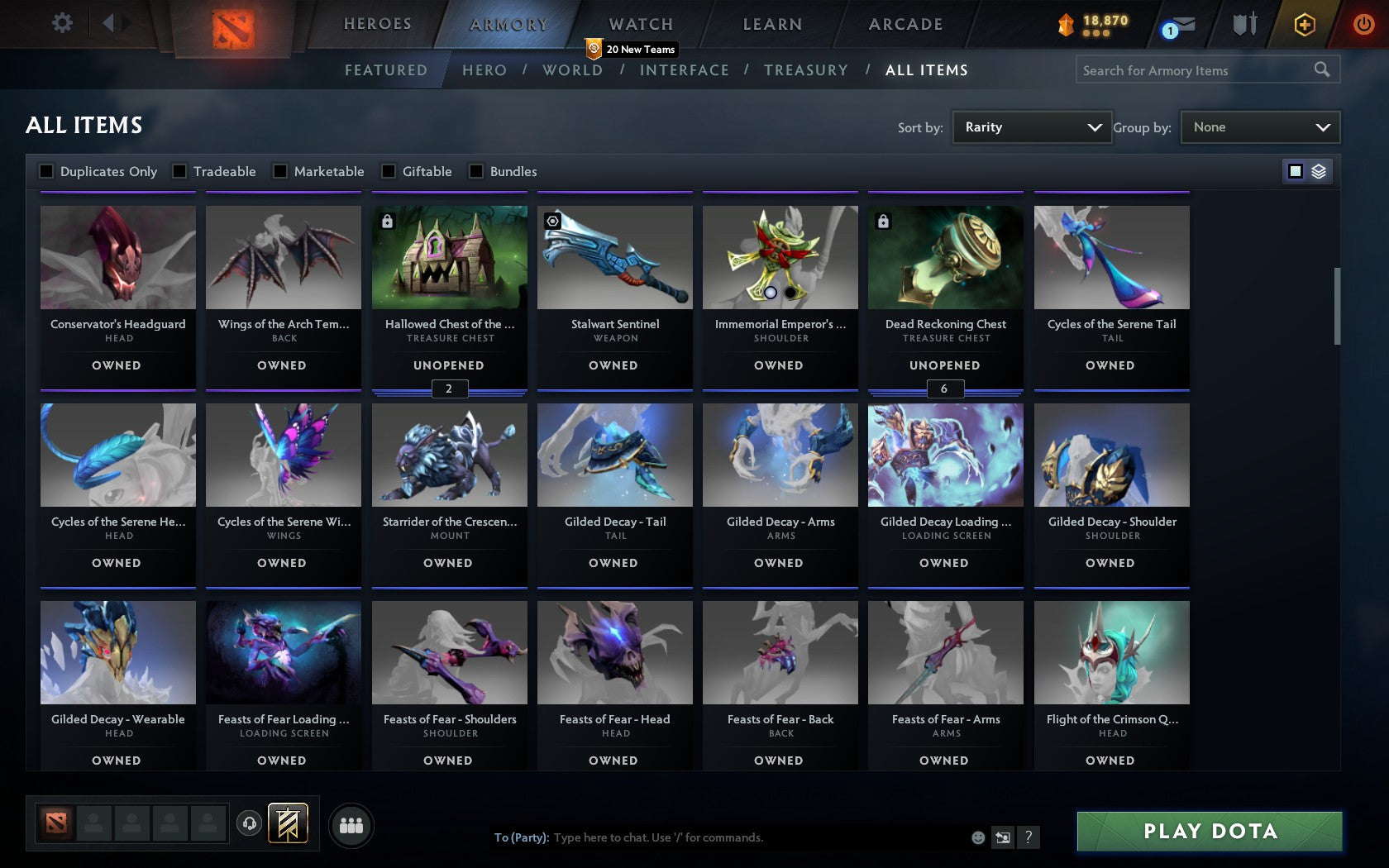Switch to the Treasury tab
The height and width of the screenshot is (868, 1389).
pyautogui.click(x=806, y=70)
